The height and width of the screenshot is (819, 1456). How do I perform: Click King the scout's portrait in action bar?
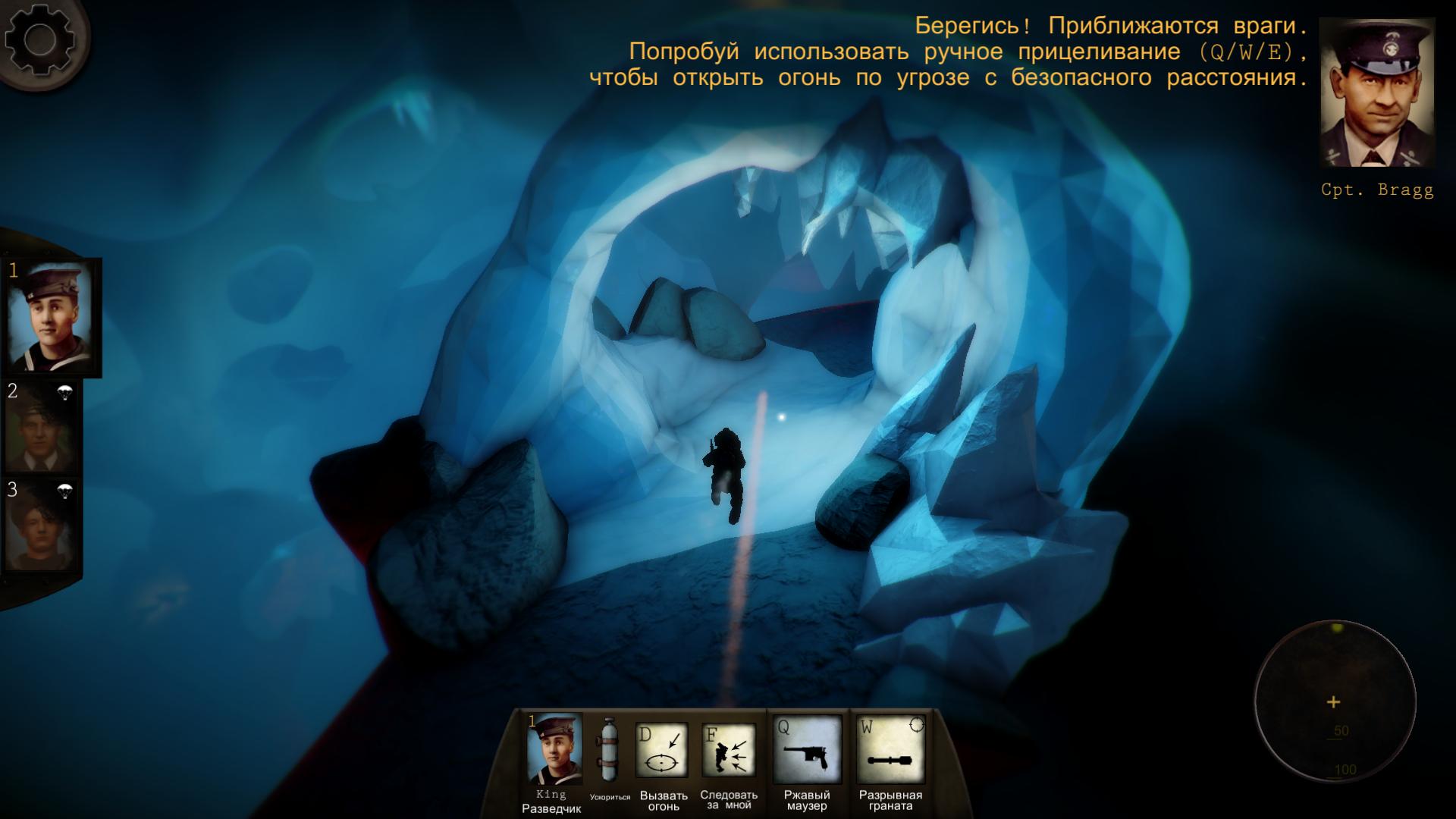pyautogui.click(x=554, y=749)
